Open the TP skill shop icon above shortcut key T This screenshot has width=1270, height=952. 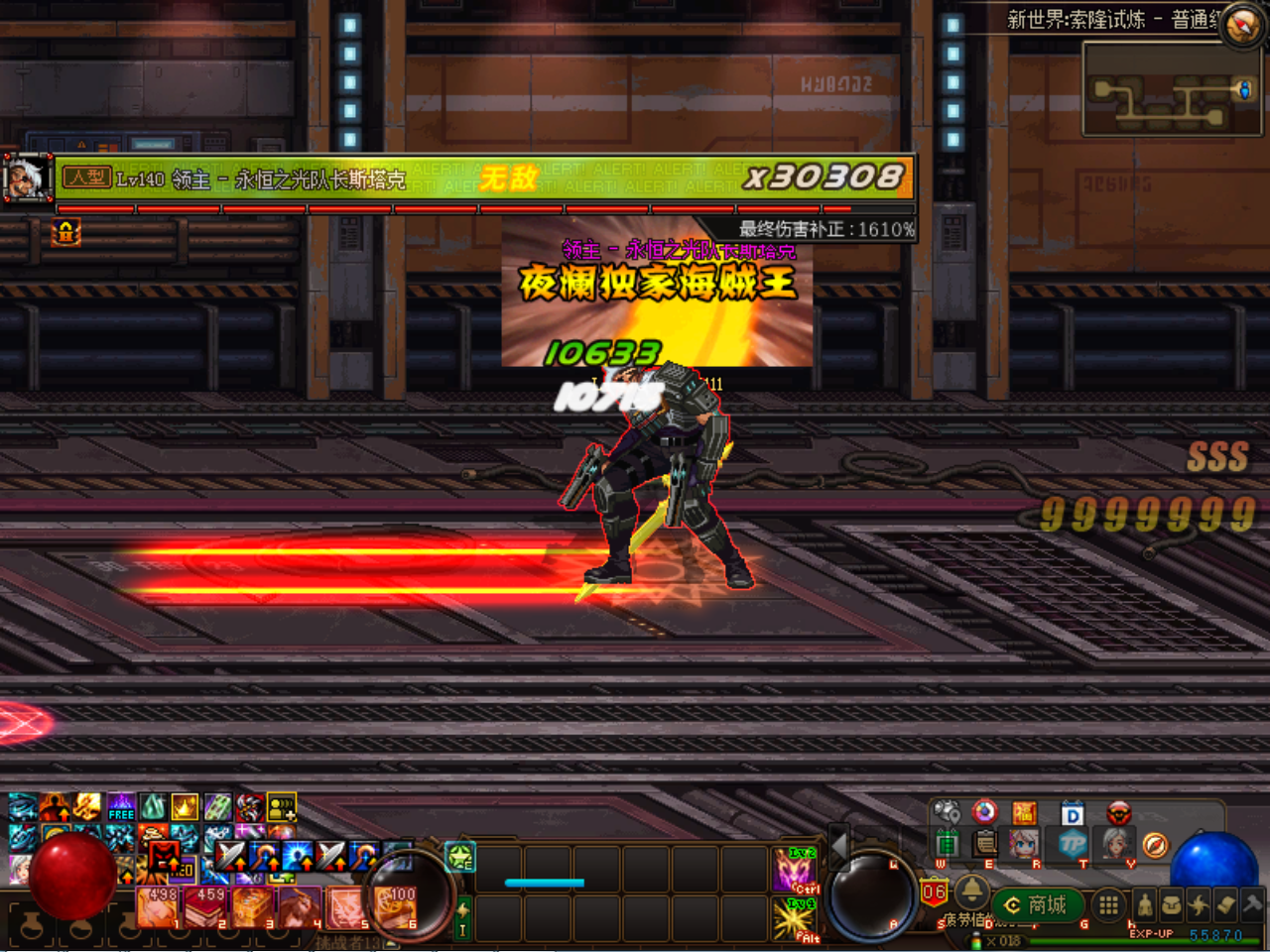[1075, 845]
